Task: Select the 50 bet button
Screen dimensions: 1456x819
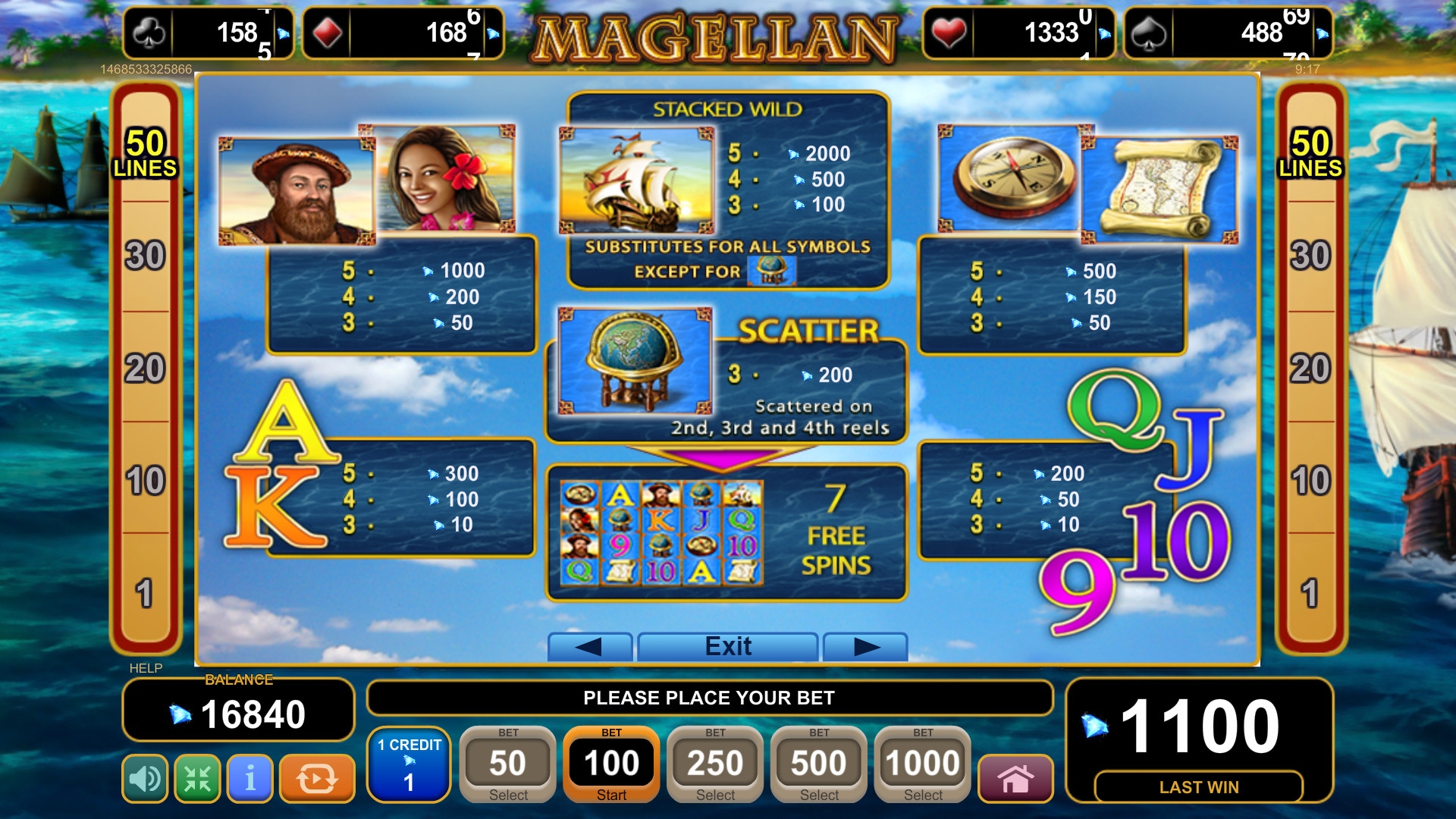Action: 508,764
